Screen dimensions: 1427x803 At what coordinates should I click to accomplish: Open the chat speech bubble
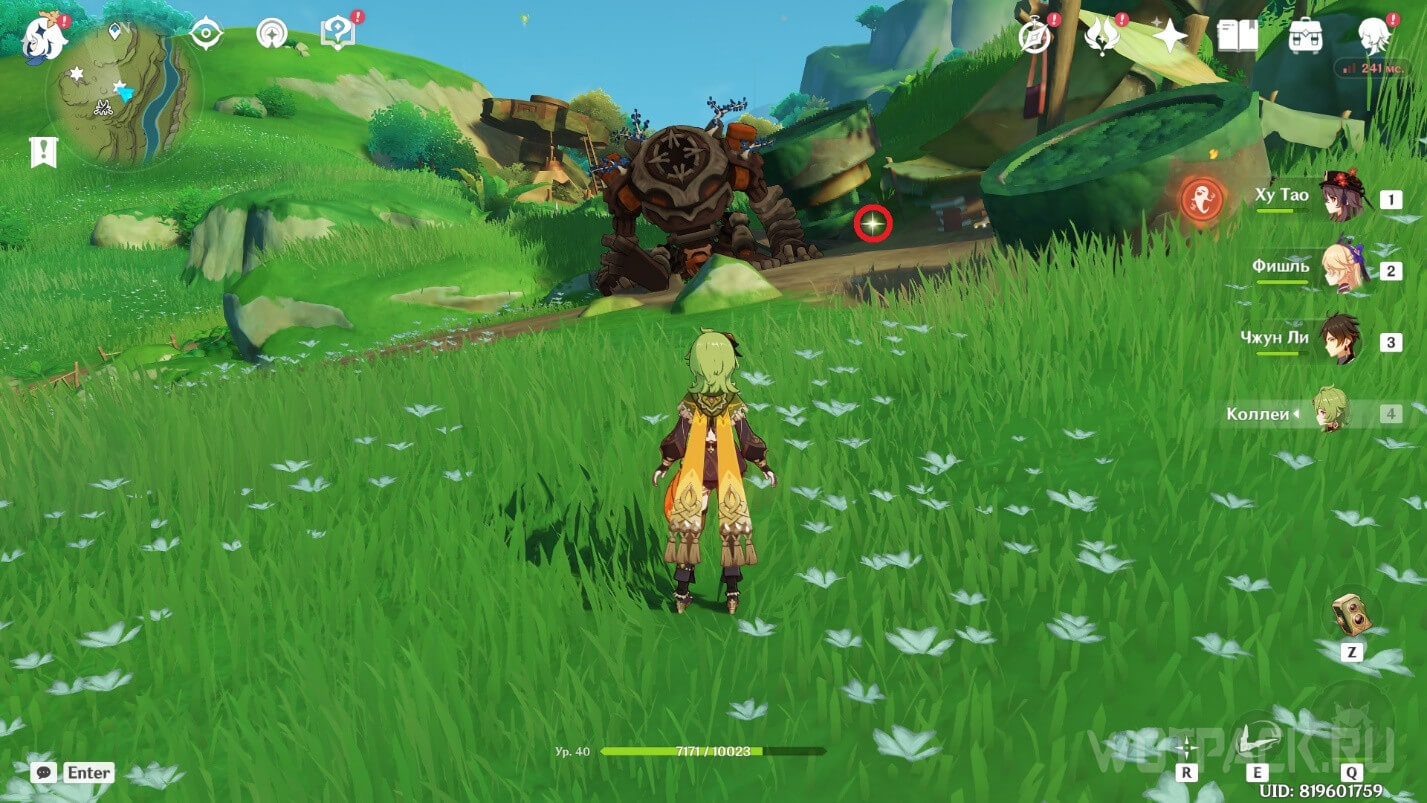[x=42, y=772]
